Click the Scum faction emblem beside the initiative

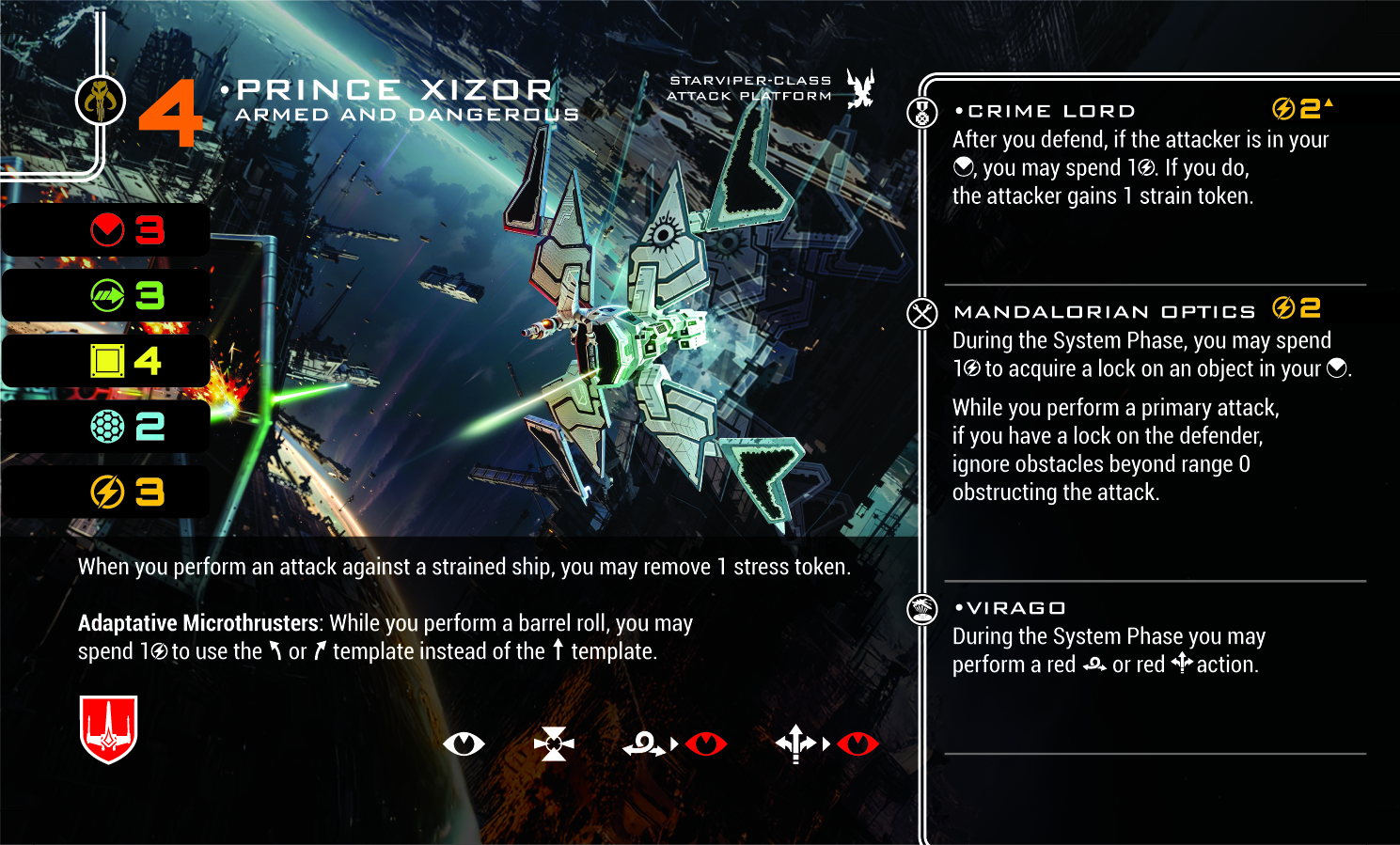[101, 100]
